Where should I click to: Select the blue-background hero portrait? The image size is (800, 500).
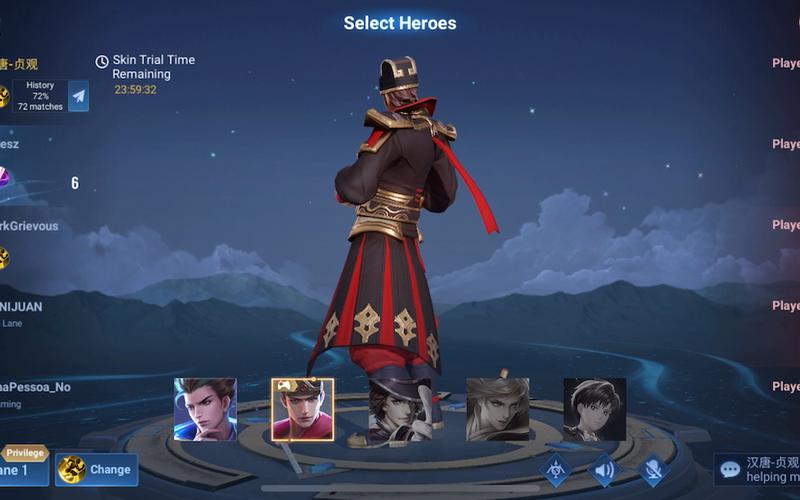pos(205,409)
